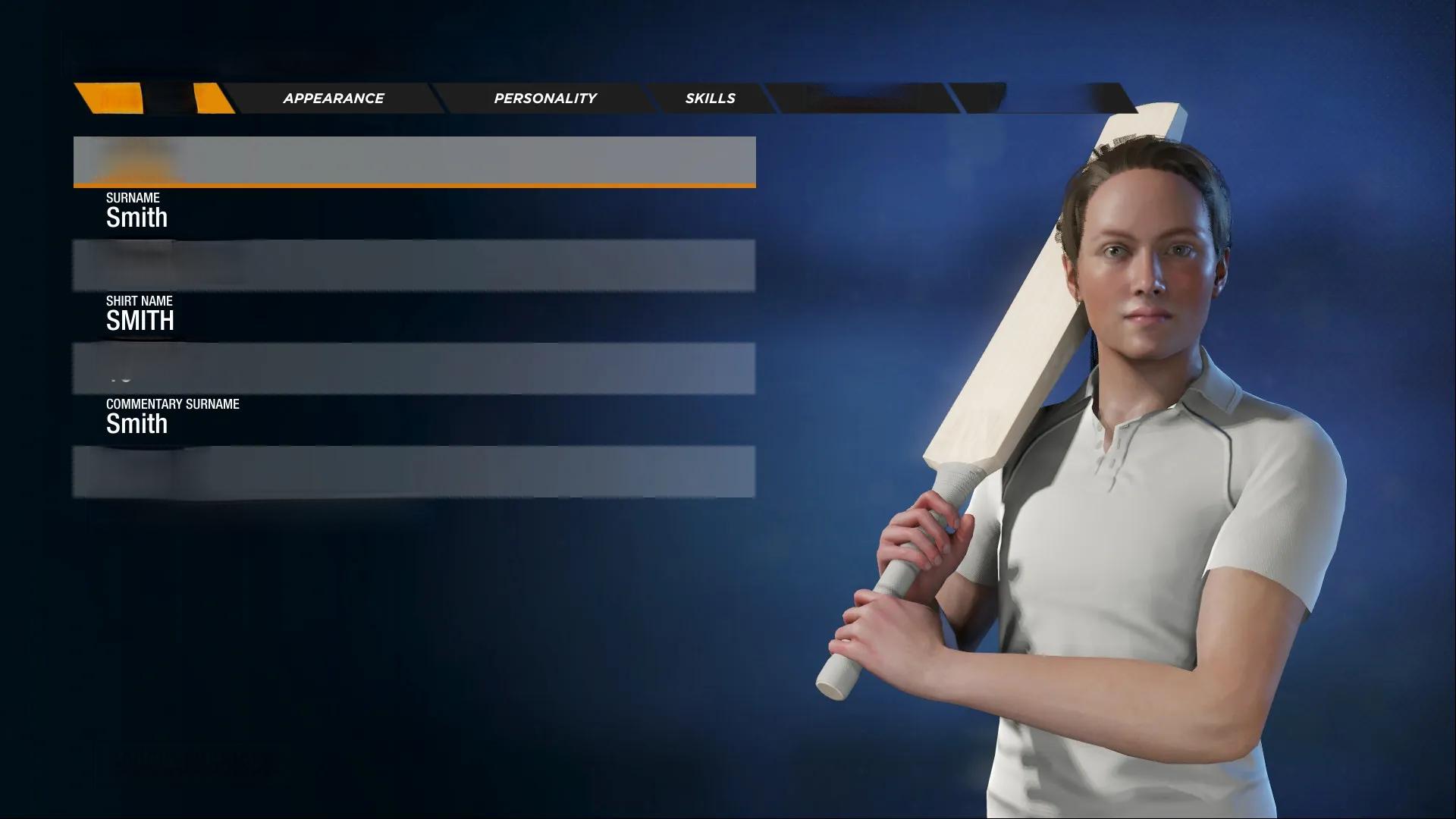Open the Personality tab
This screenshot has height=819, width=1456.
coord(544,99)
